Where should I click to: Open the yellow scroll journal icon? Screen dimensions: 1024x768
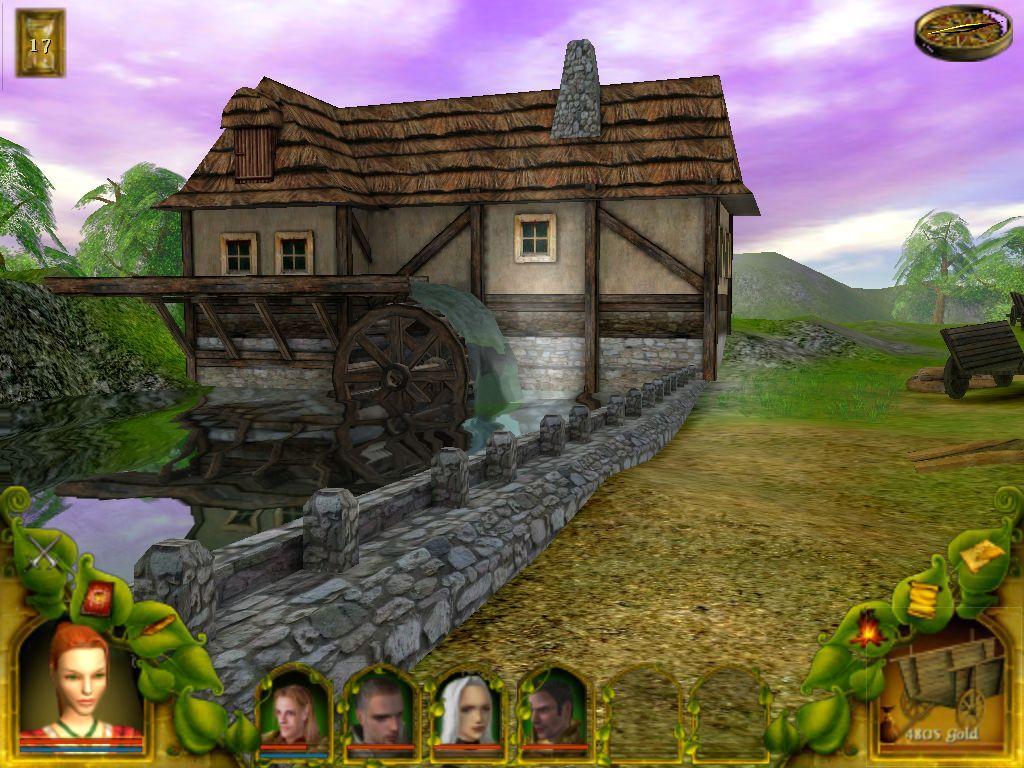[x=920, y=598]
